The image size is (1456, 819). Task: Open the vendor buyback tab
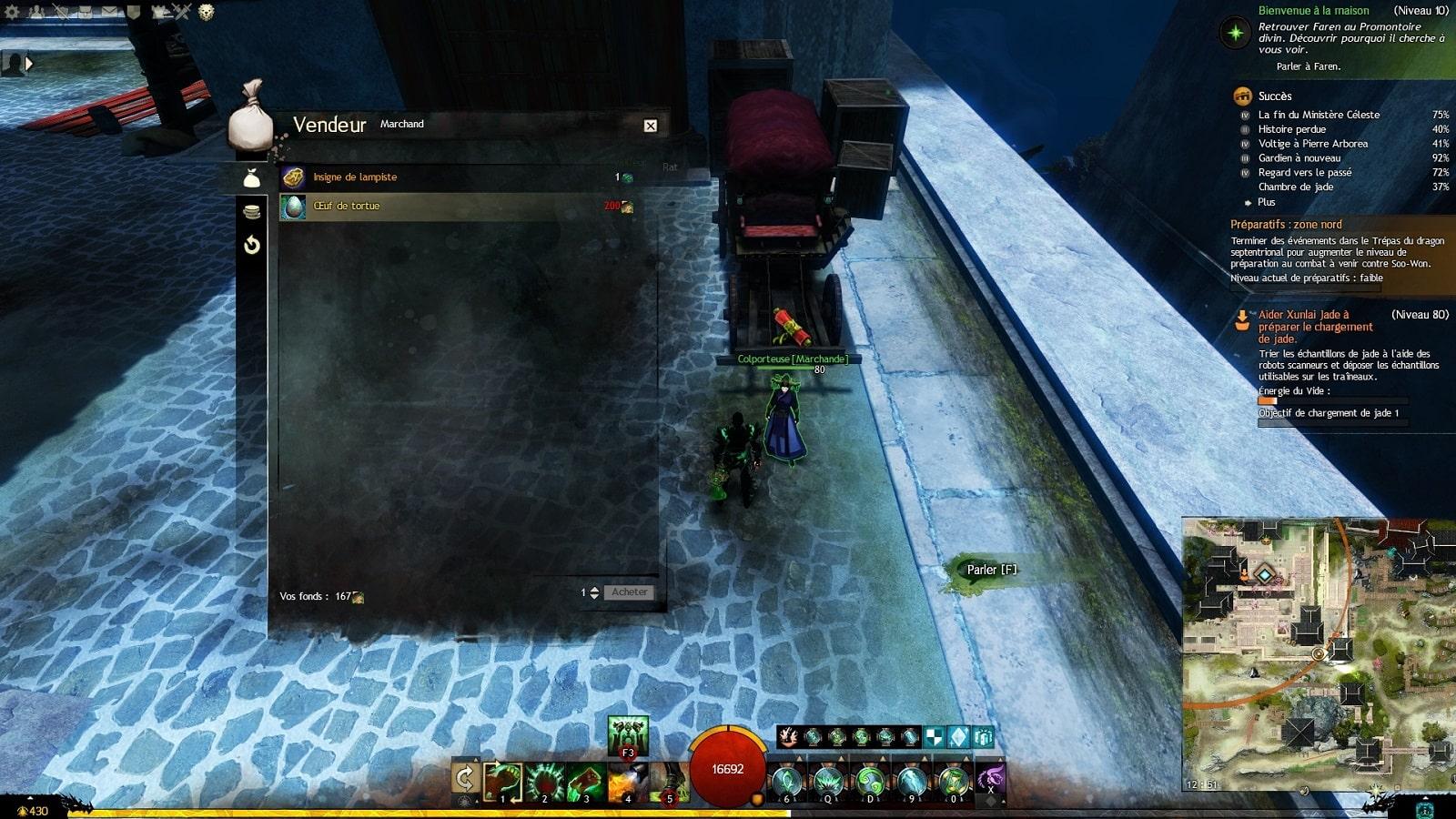tap(252, 245)
